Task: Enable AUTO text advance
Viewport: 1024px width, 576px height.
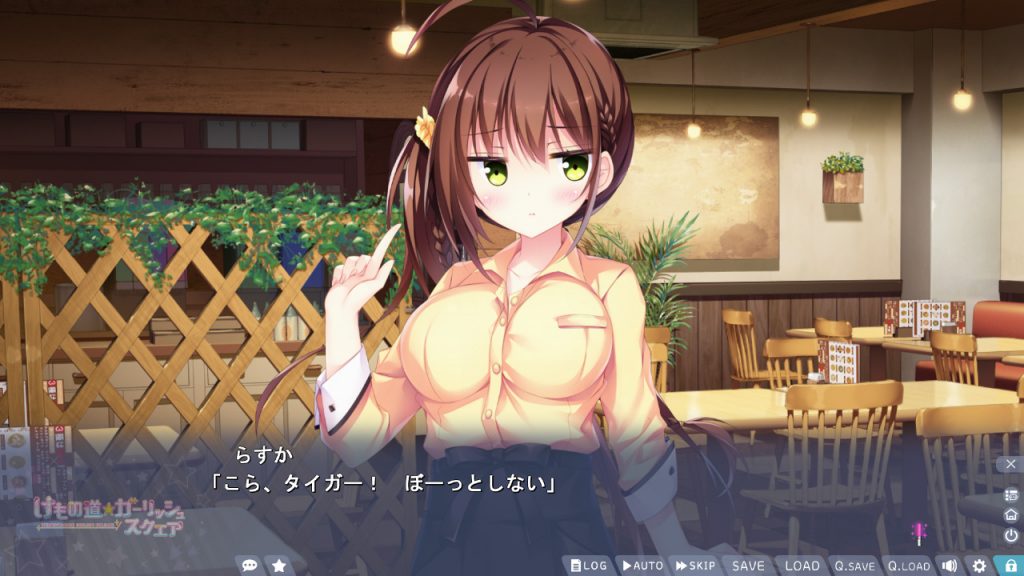Action: click(641, 565)
